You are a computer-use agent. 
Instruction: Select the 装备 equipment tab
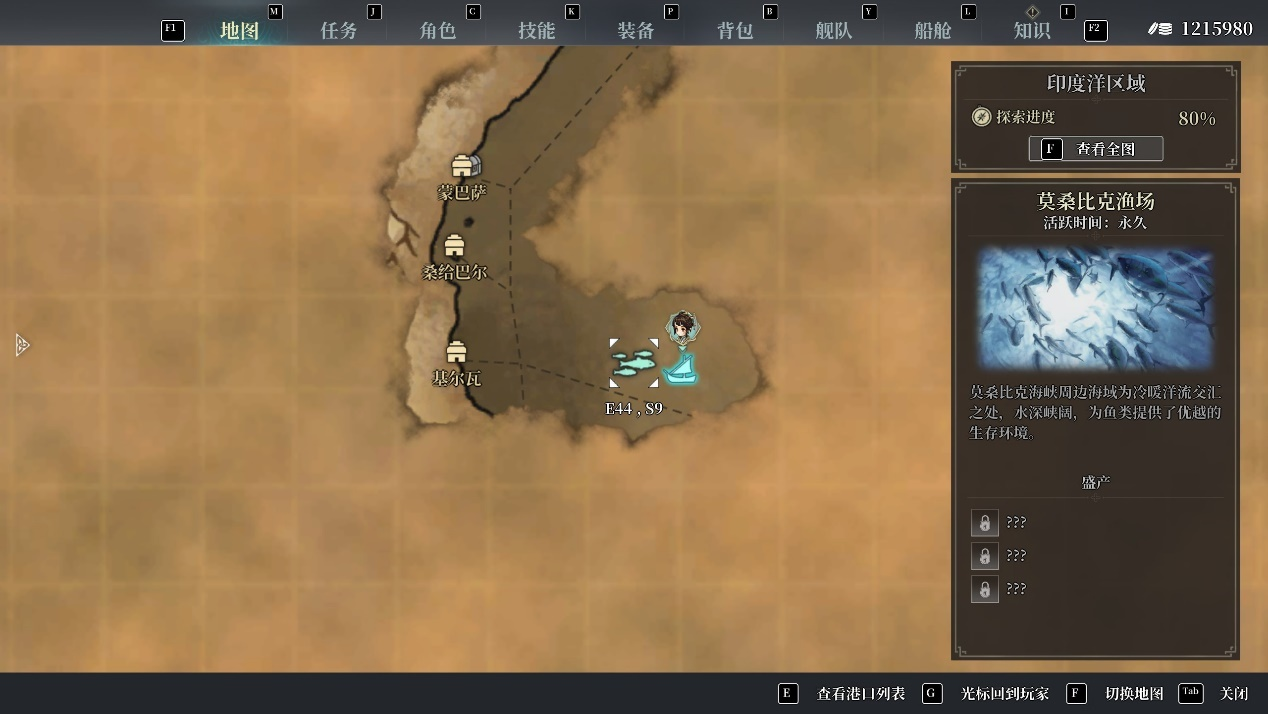pyautogui.click(x=635, y=30)
